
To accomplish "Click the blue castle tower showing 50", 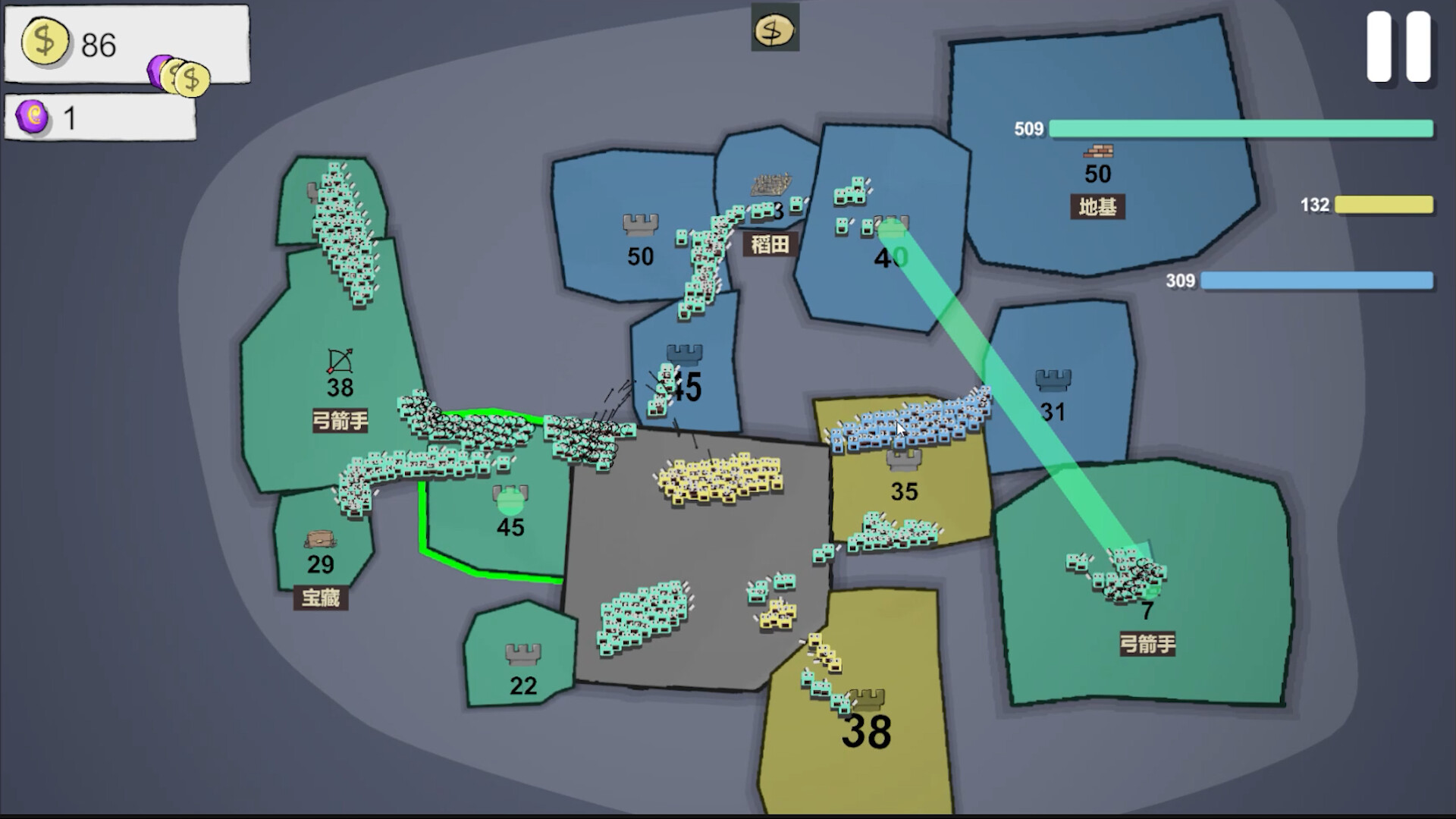I will pyautogui.click(x=641, y=224).
